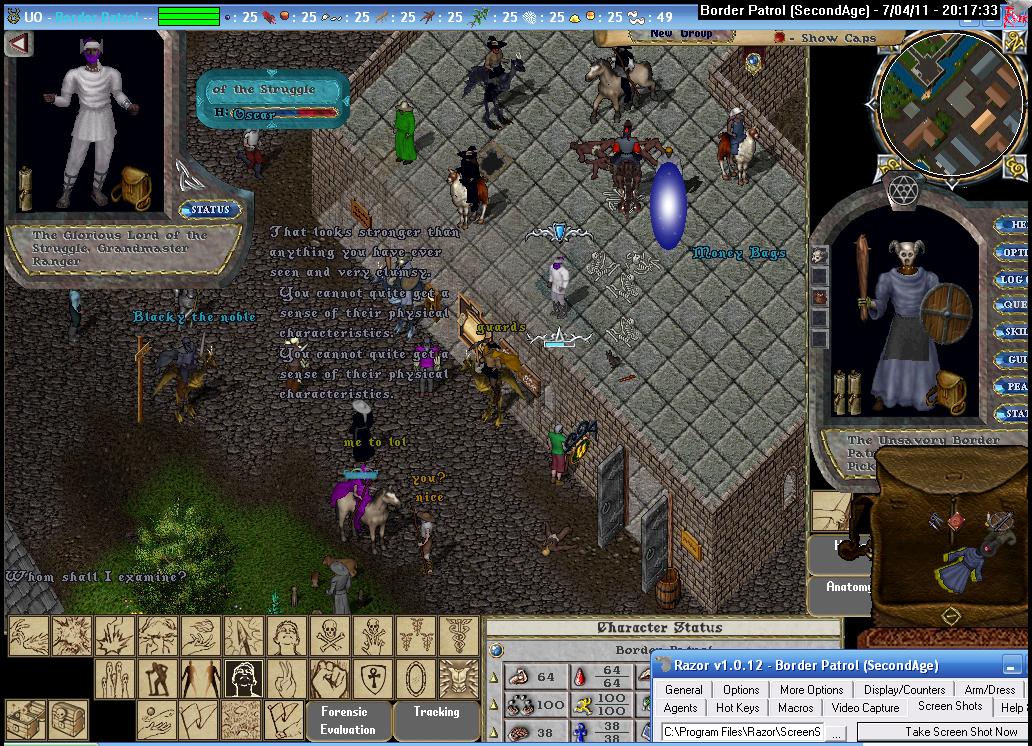This screenshot has height=746, width=1032.
Task: Use the Tracking skill button
Action: pos(436,712)
